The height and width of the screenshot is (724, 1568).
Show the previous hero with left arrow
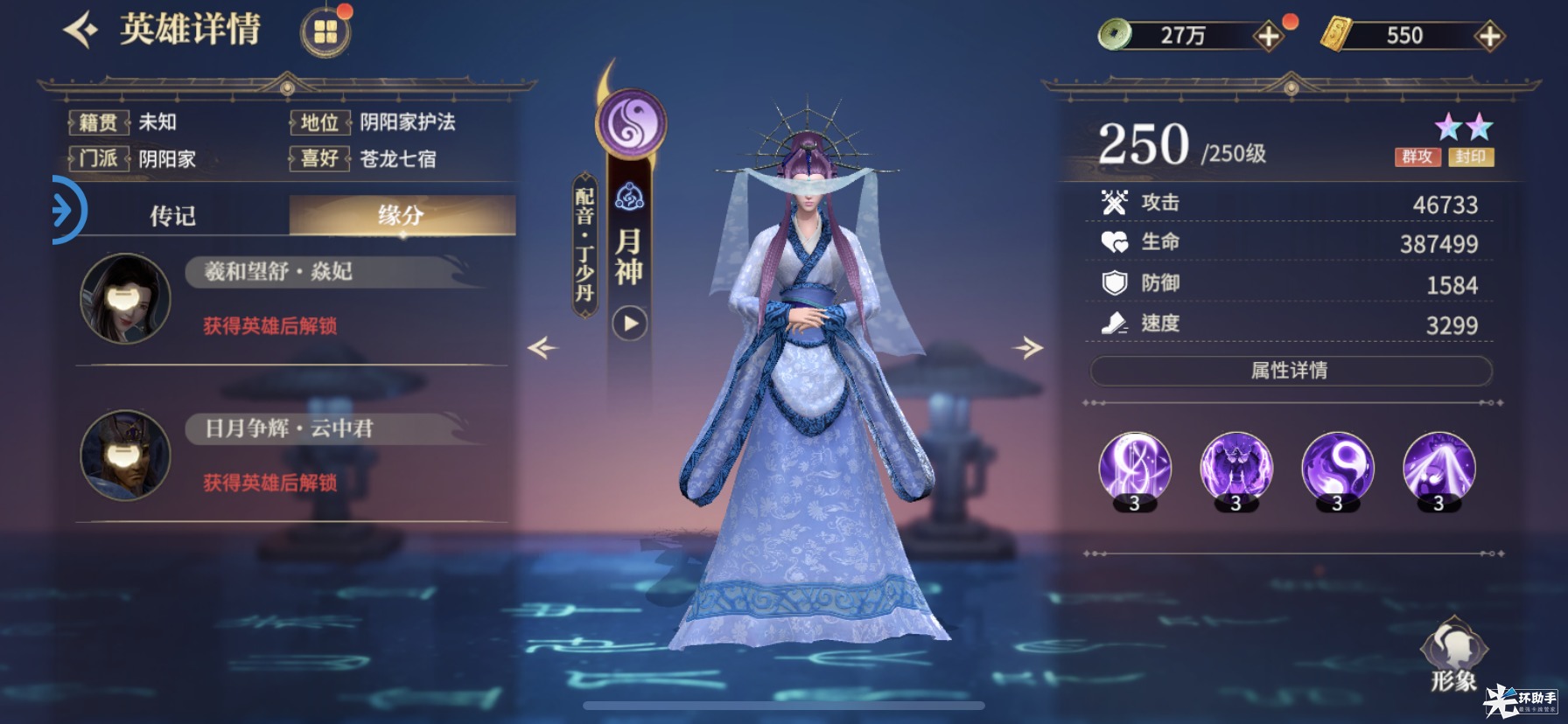542,348
